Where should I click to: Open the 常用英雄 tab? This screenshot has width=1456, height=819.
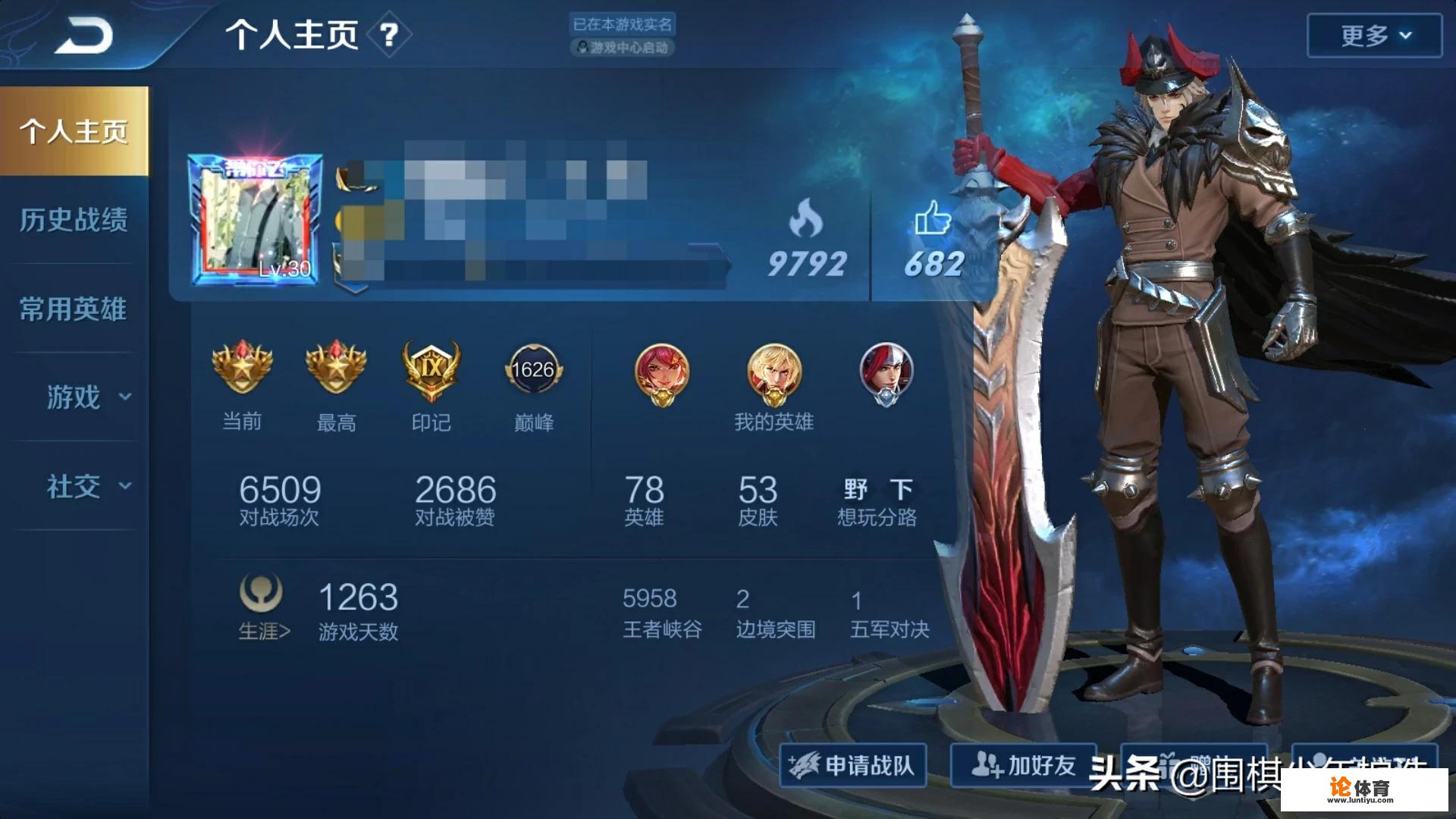coord(74,309)
